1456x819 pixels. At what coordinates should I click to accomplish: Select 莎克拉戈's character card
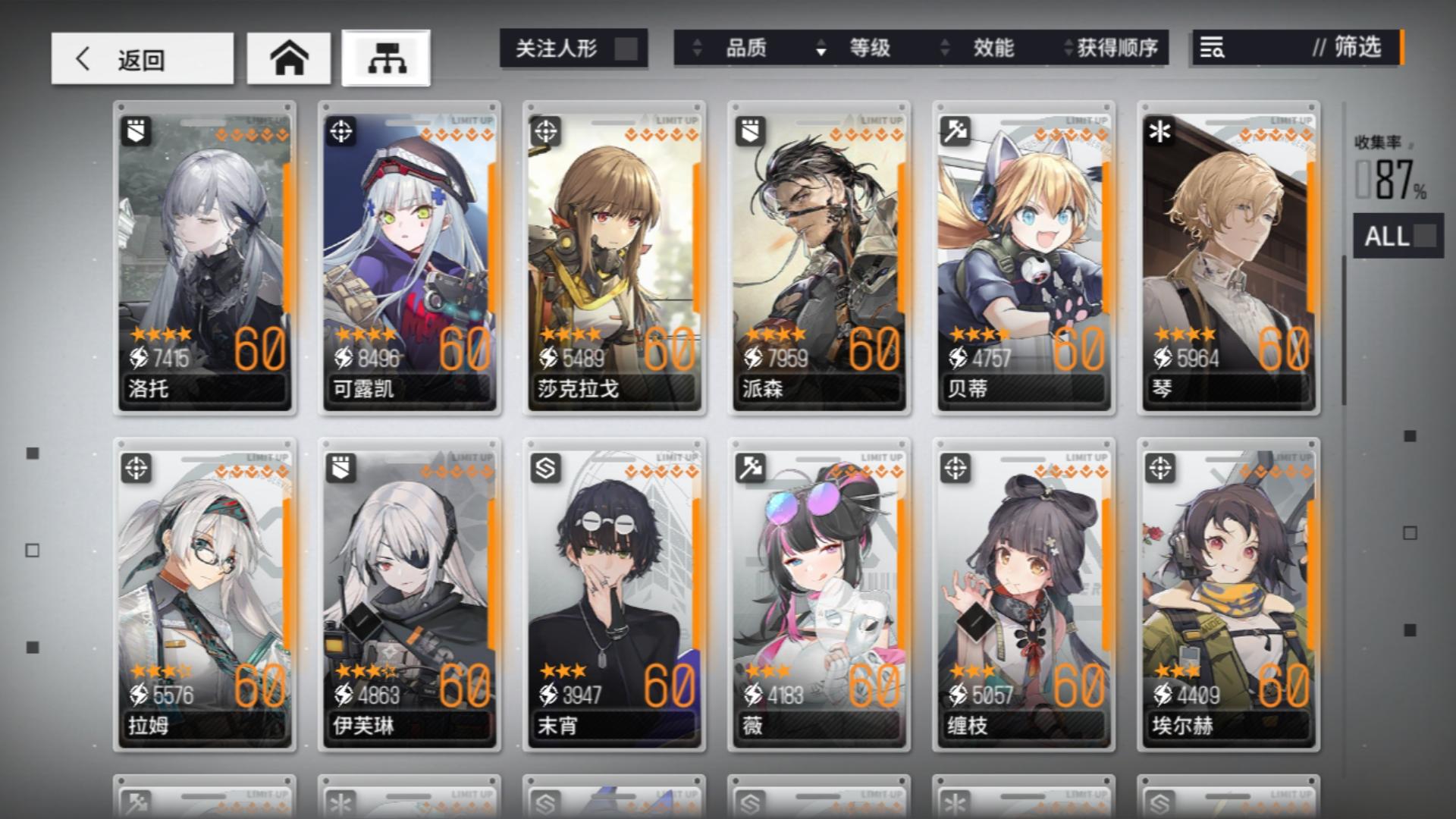[614, 258]
